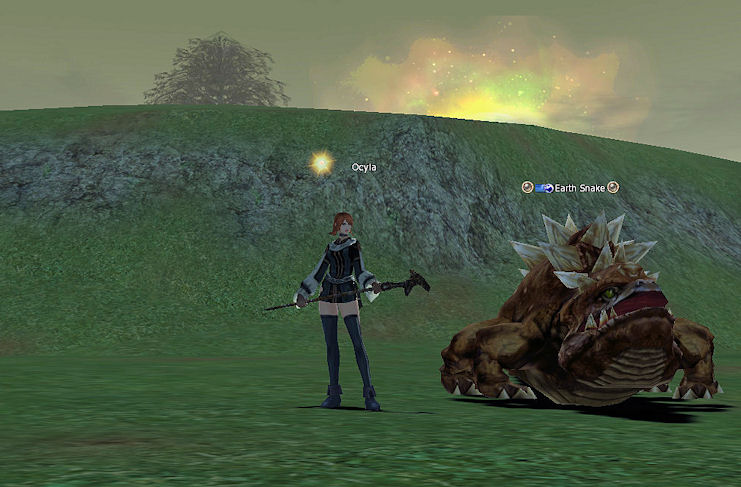This screenshot has height=487, width=741.
Task: Click the Ocyla player name label
Action: (365, 166)
